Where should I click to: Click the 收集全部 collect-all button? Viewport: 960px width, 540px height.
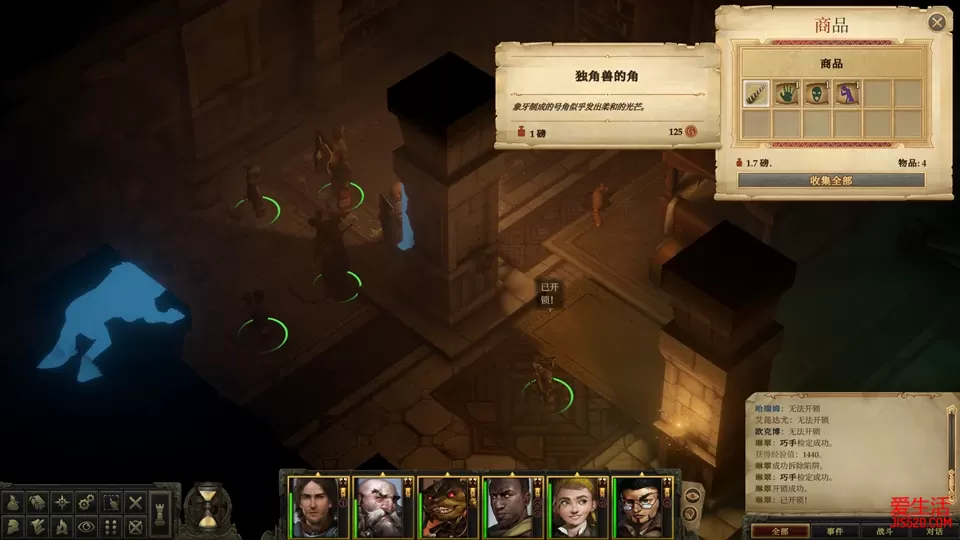(830, 180)
